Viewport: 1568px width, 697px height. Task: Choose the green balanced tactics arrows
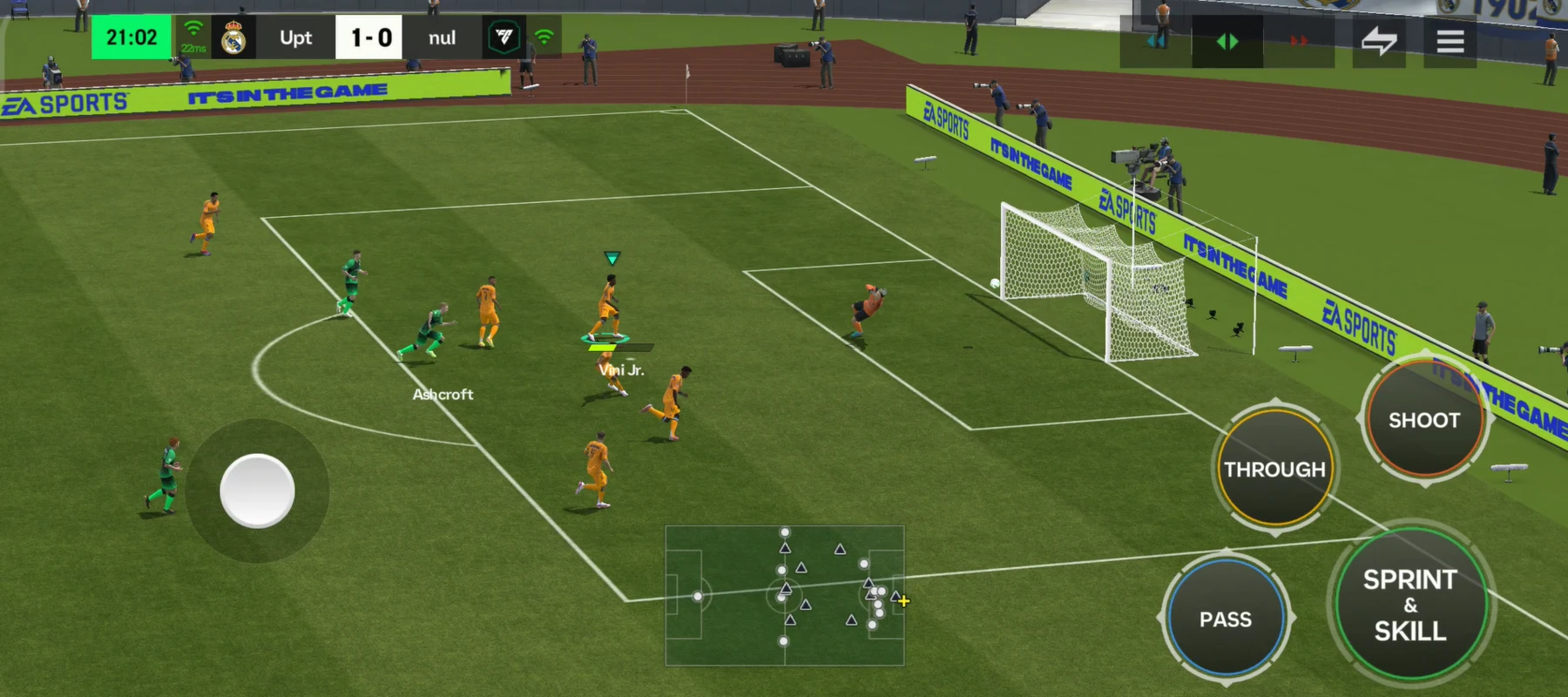1227,41
